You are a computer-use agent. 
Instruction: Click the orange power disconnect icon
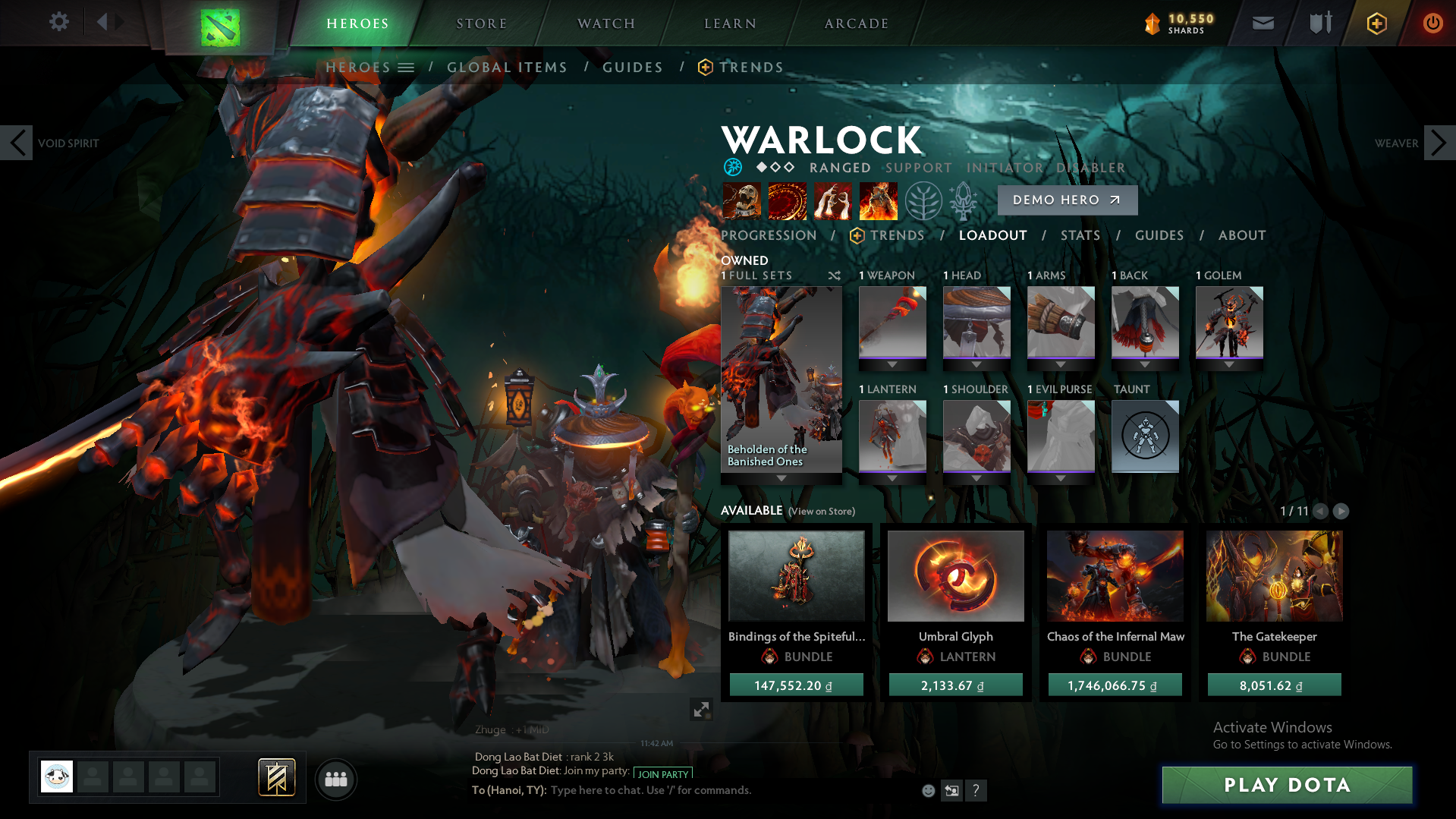click(1432, 24)
